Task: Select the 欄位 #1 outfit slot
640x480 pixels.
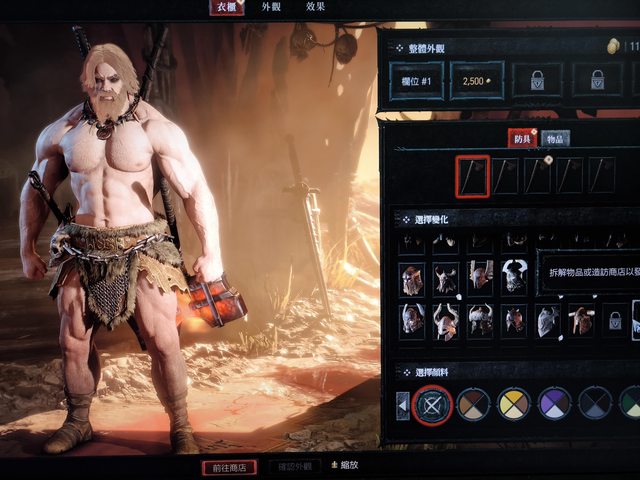Action: click(x=414, y=80)
